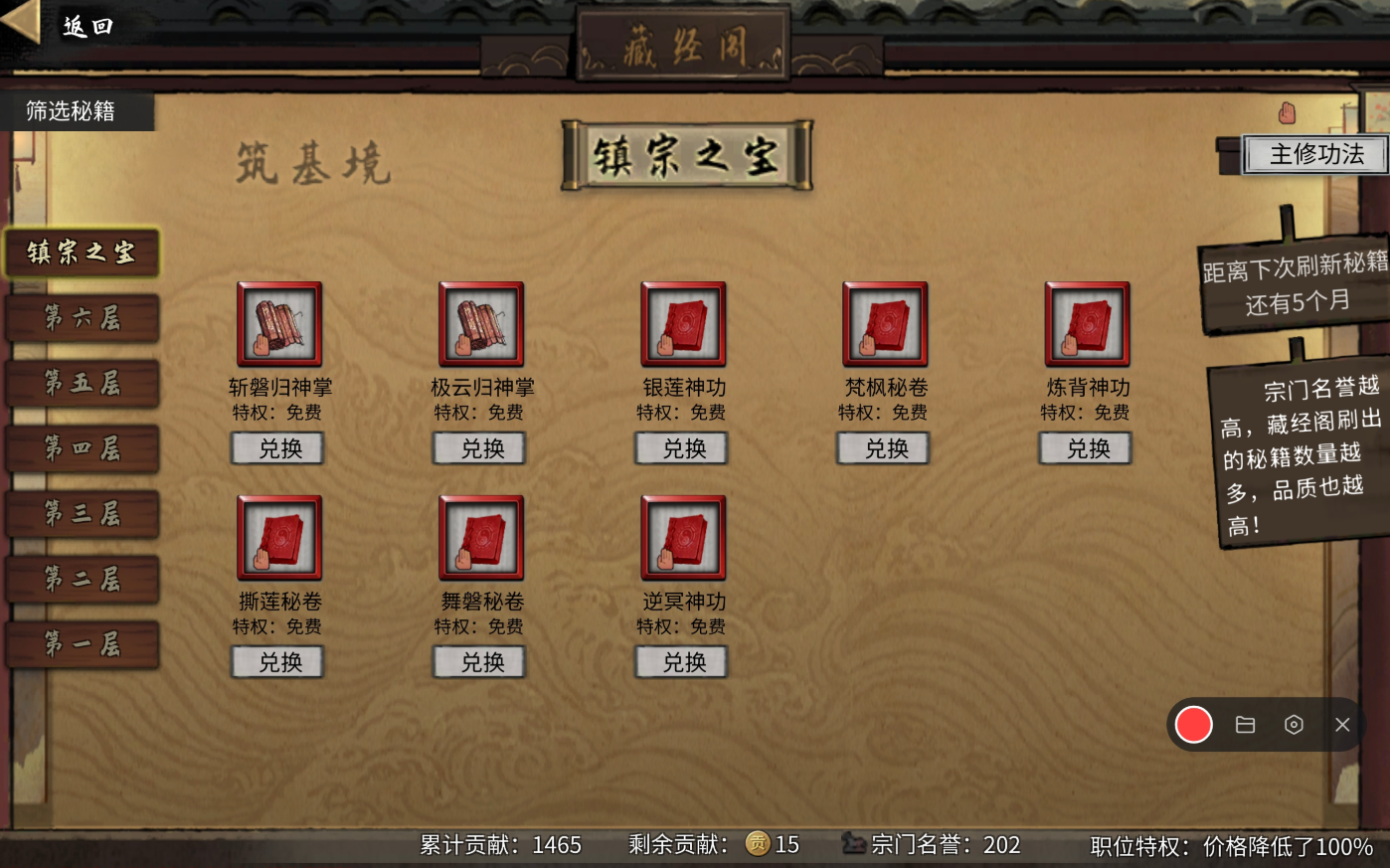This screenshot has width=1390, height=868.
Task: Open settings gear in recording widget
Action: tap(1295, 725)
